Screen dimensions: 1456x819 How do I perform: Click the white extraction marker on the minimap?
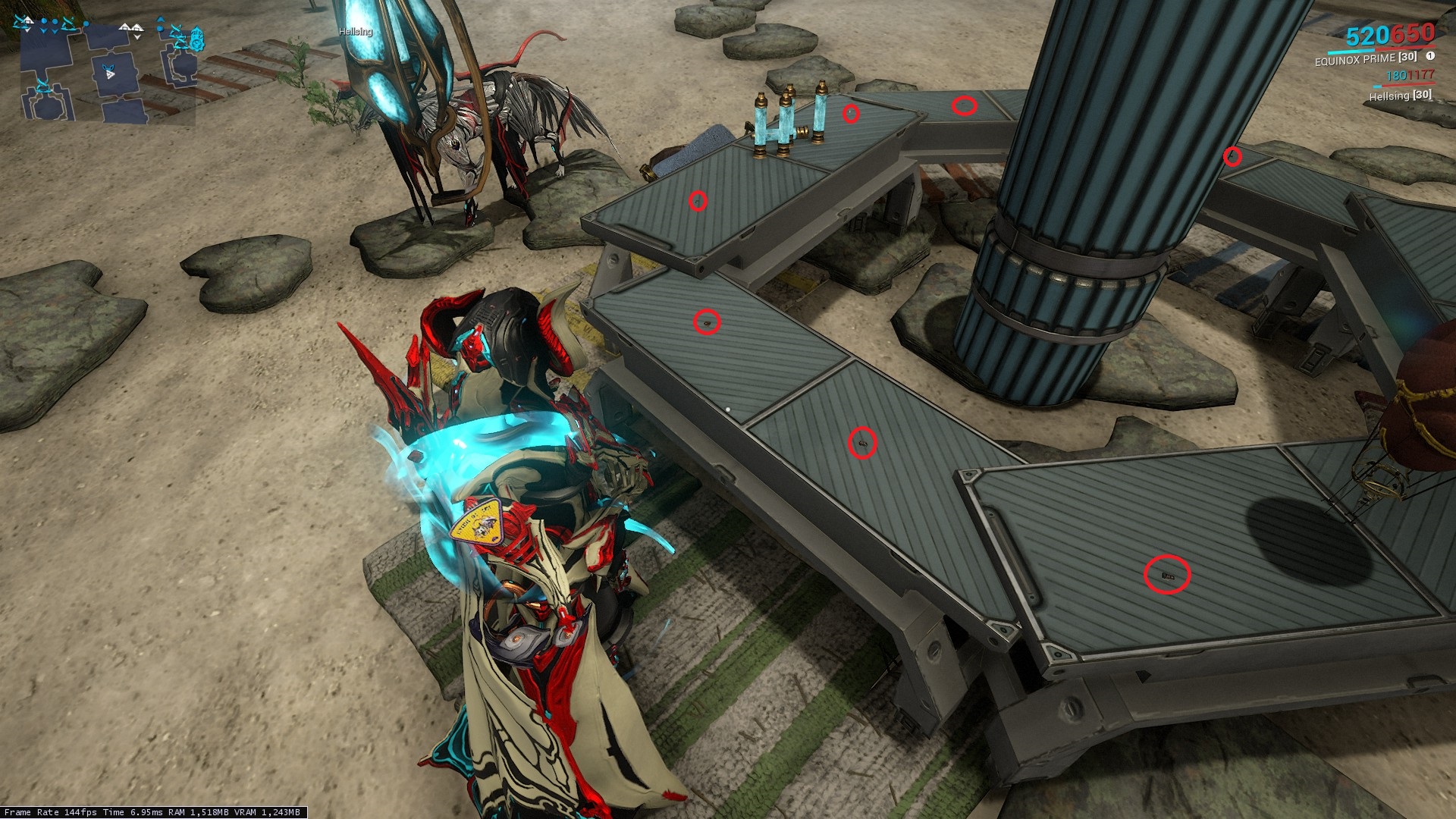point(27,20)
